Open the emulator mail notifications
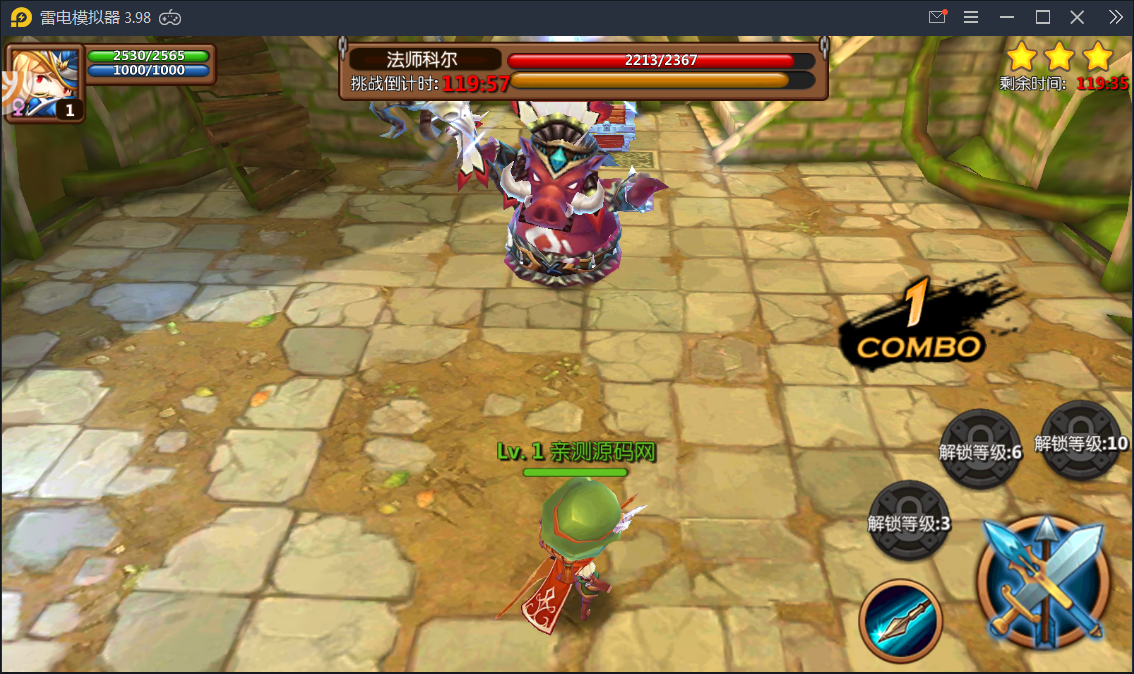Viewport: 1134px width, 674px height. pos(937,17)
